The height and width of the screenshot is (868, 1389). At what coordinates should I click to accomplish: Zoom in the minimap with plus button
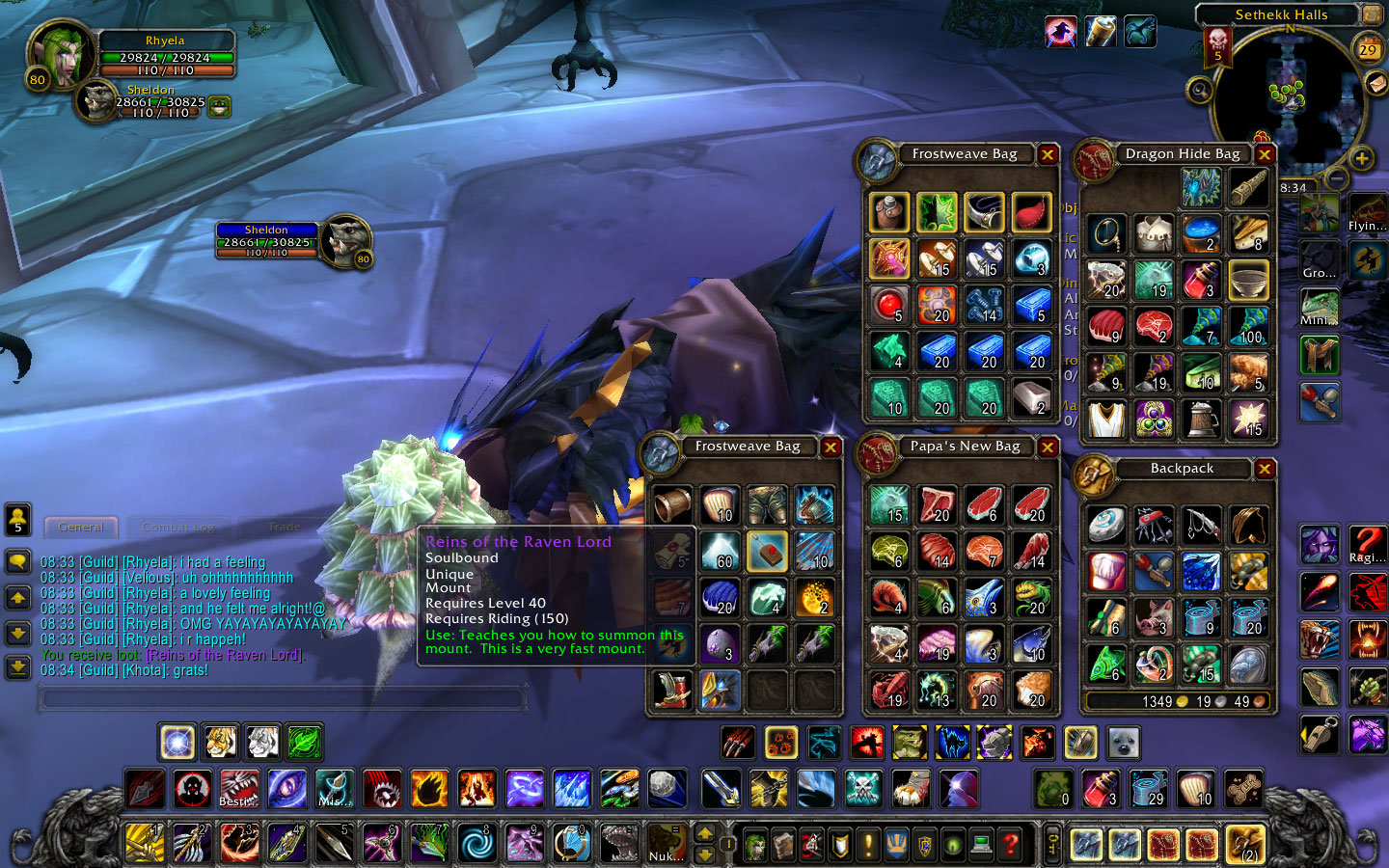point(1363,158)
